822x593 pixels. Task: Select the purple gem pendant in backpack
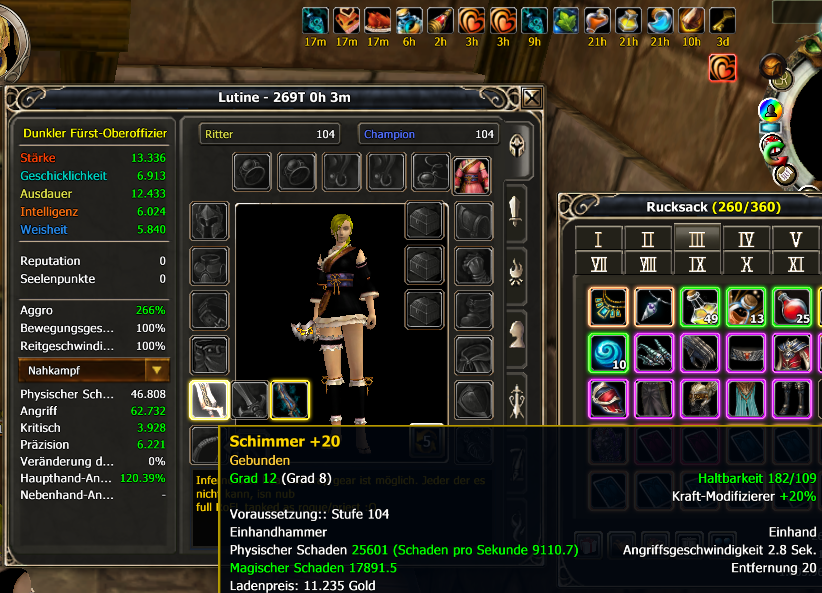click(654, 307)
